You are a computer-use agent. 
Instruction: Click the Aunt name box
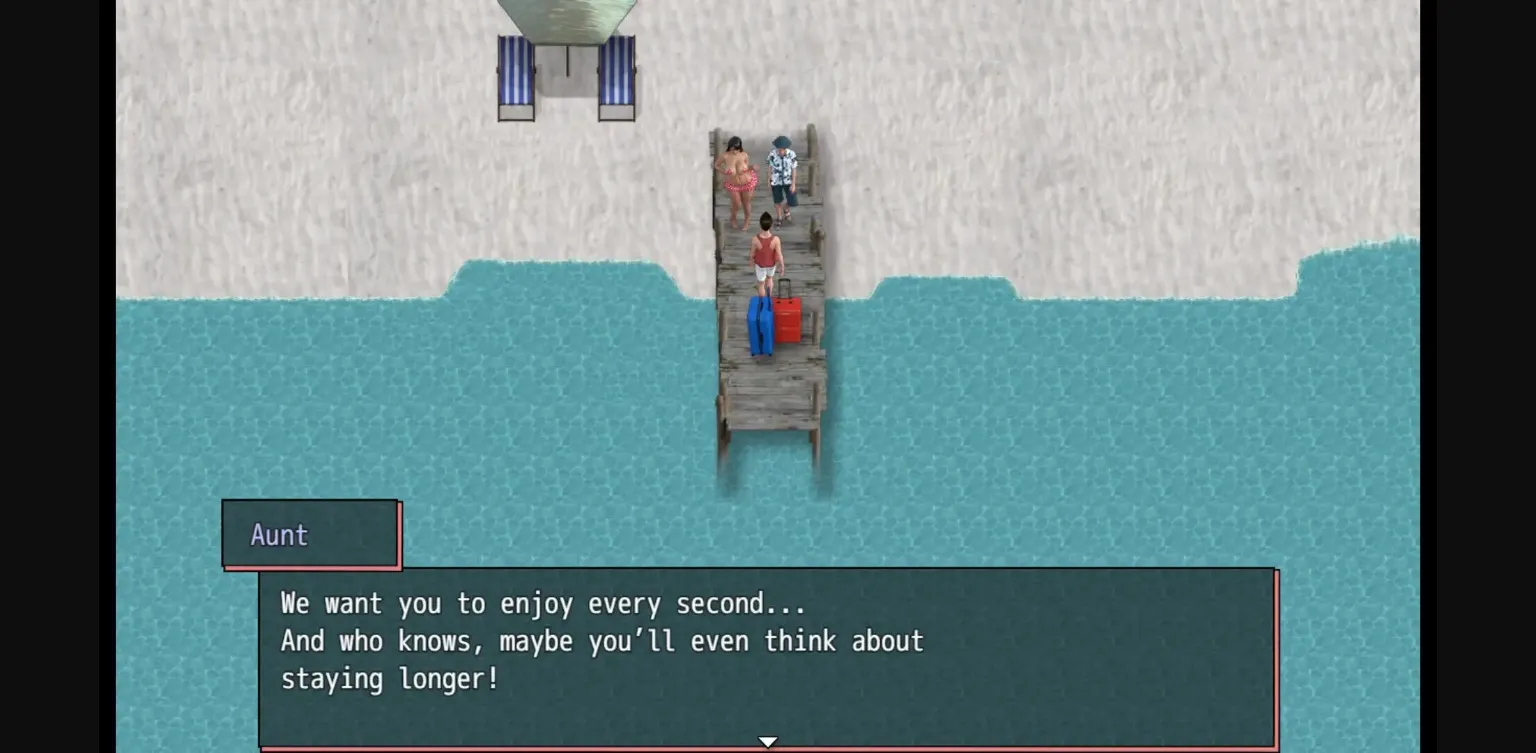tap(310, 535)
